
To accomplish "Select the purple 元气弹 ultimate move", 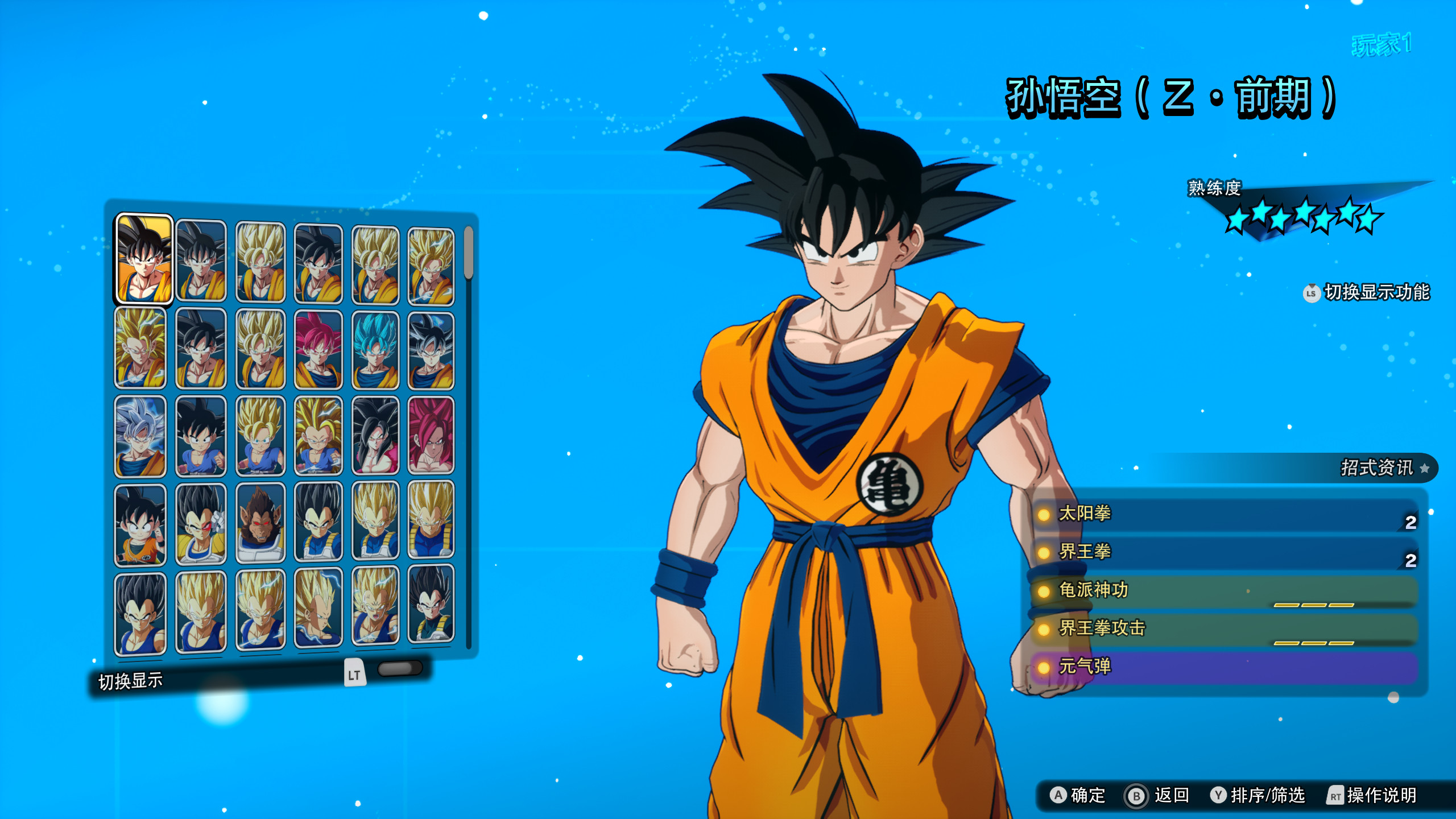I will (x=1223, y=667).
